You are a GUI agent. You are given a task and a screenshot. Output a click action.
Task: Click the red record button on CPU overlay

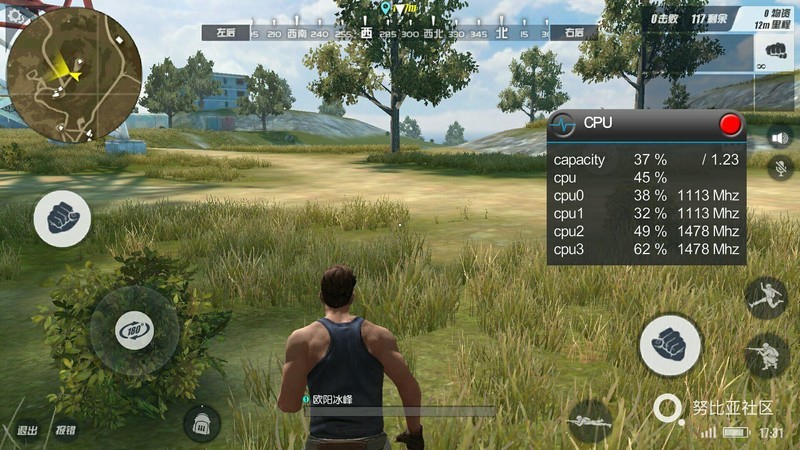[x=731, y=124]
